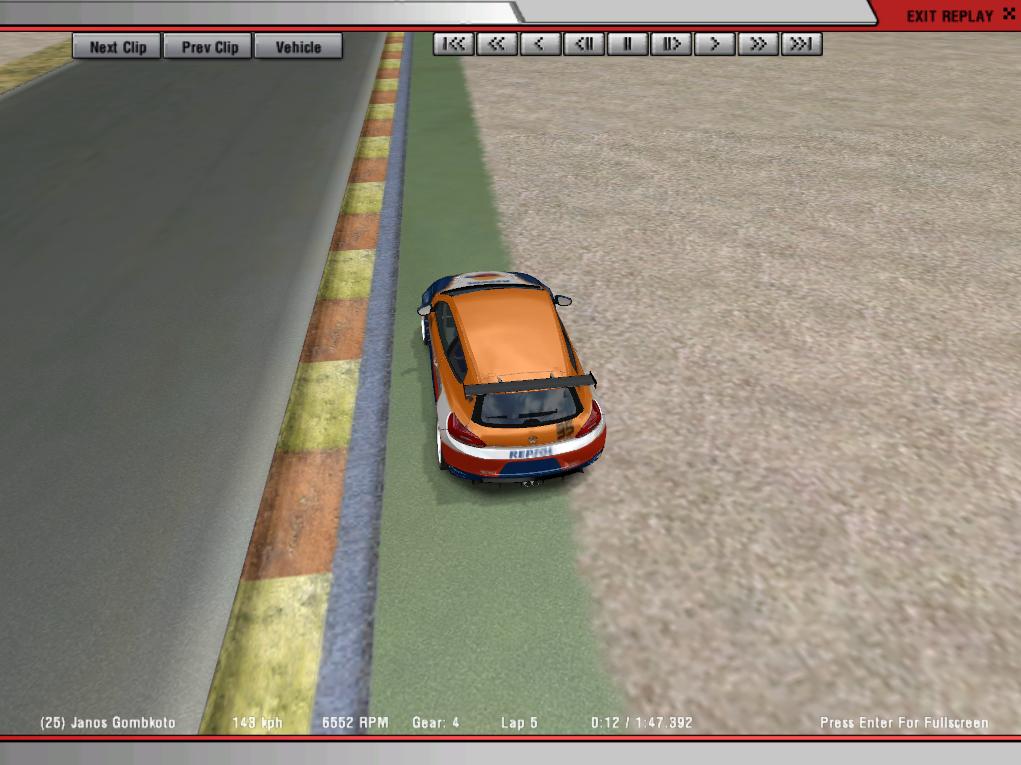Viewport: 1021px width, 765px height.
Task: Step one frame backward
Action: [584, 44]
